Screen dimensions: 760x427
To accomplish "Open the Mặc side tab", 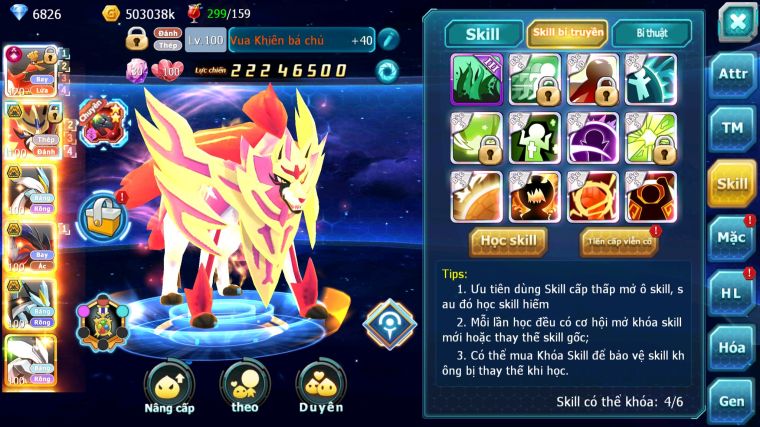I will [x=733, y=237].
